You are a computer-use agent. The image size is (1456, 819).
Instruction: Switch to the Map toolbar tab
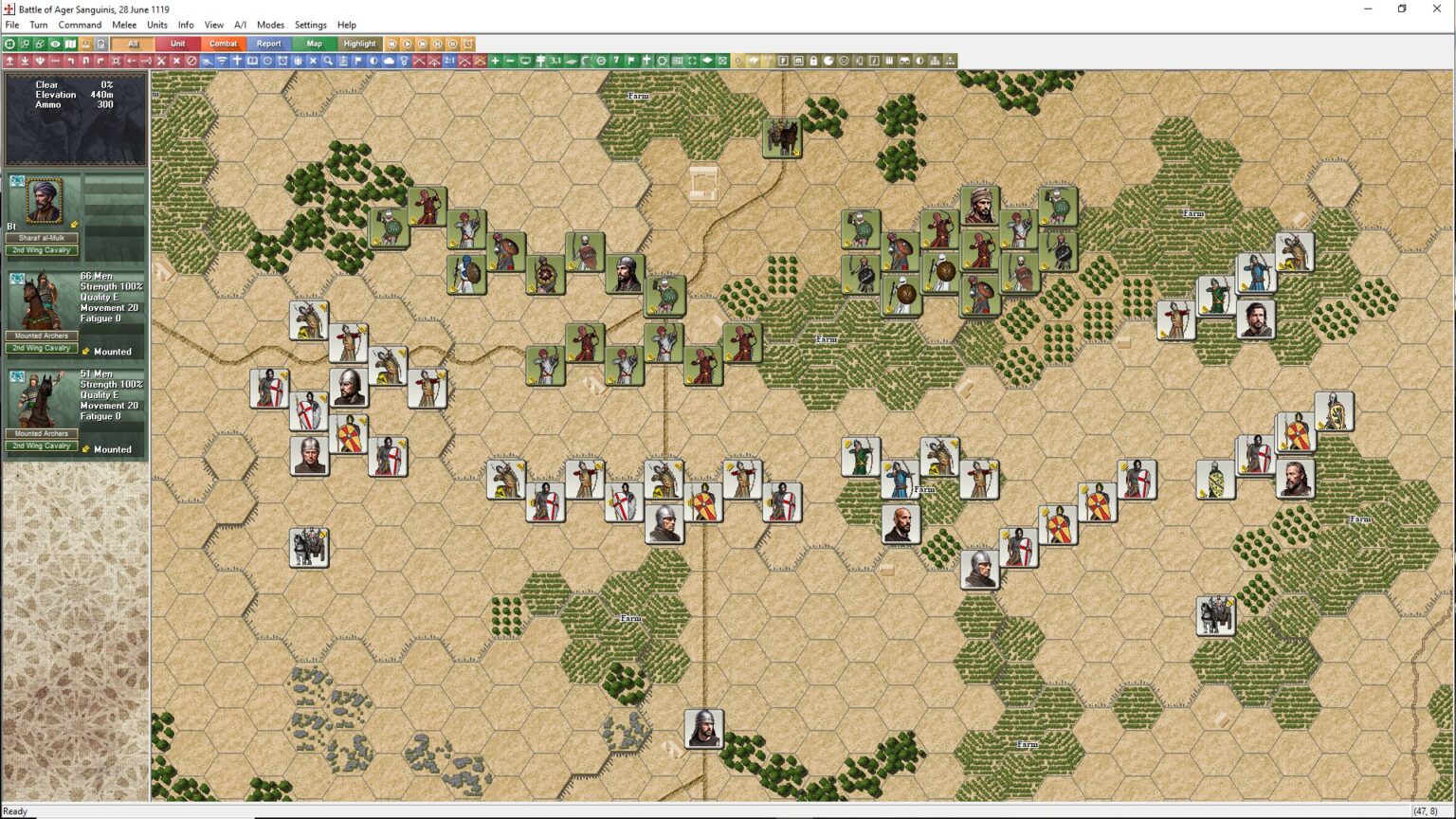314,44
